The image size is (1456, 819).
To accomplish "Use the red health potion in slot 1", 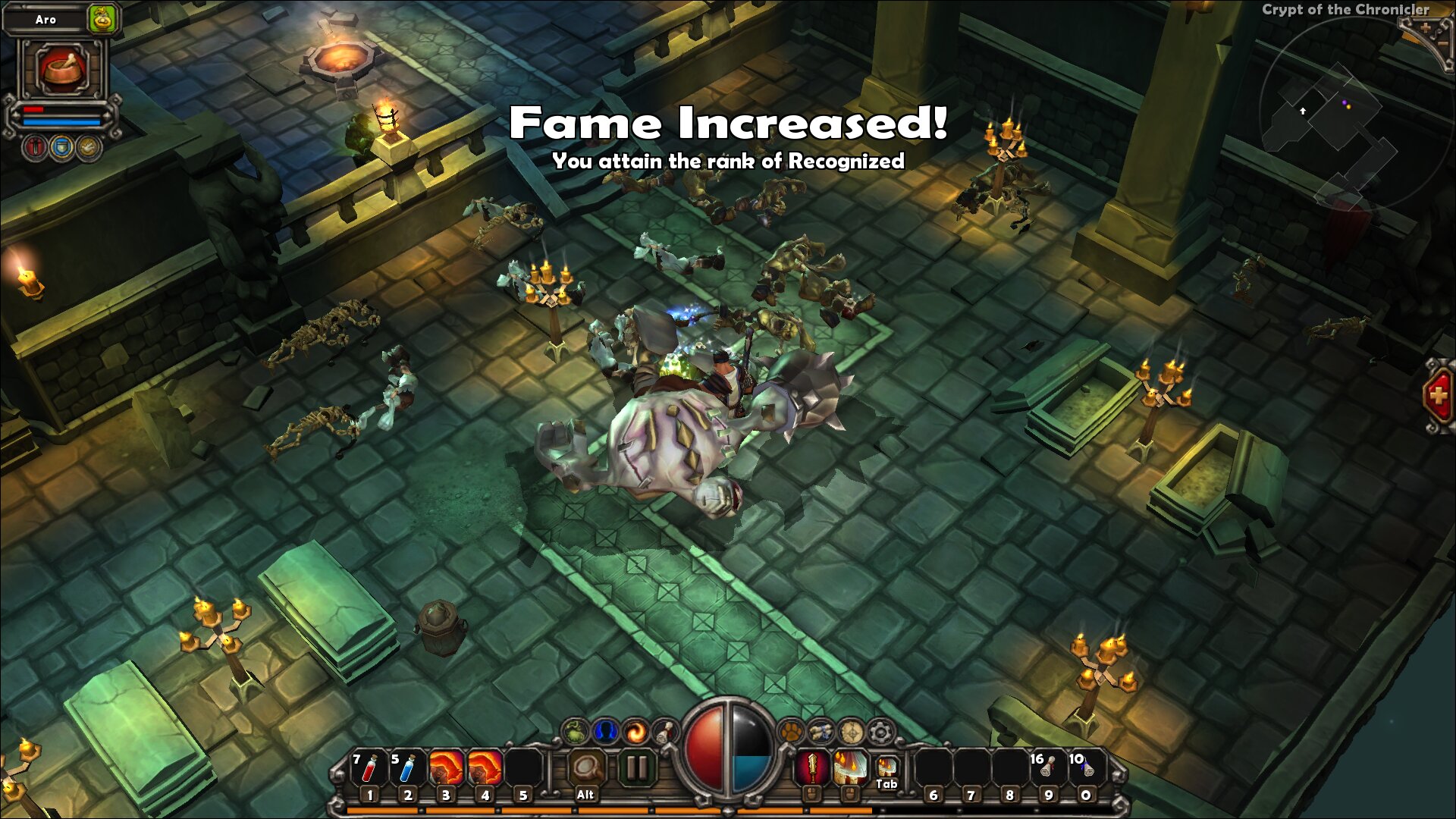I will point(369,769).
